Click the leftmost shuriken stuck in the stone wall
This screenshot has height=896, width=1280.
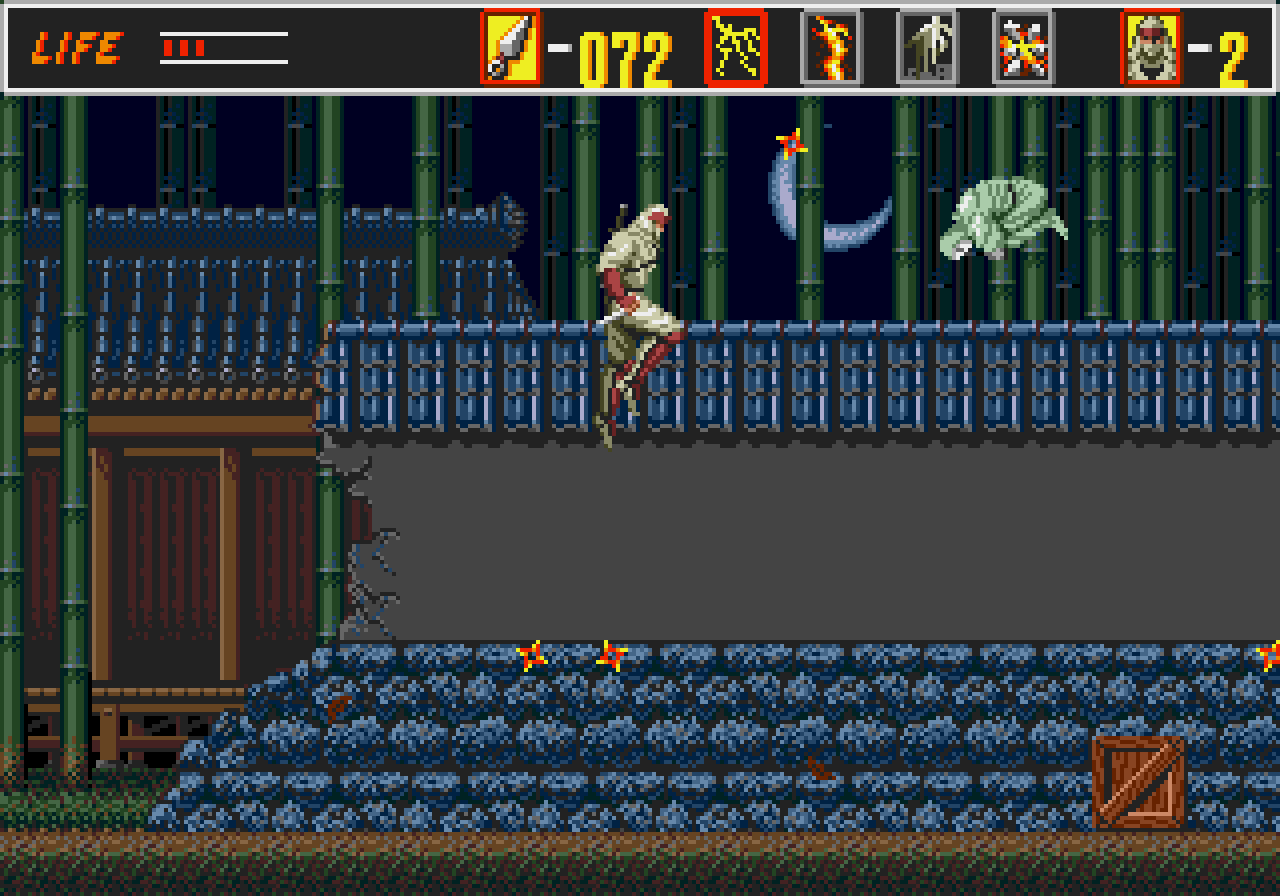(x=531, y=655)
